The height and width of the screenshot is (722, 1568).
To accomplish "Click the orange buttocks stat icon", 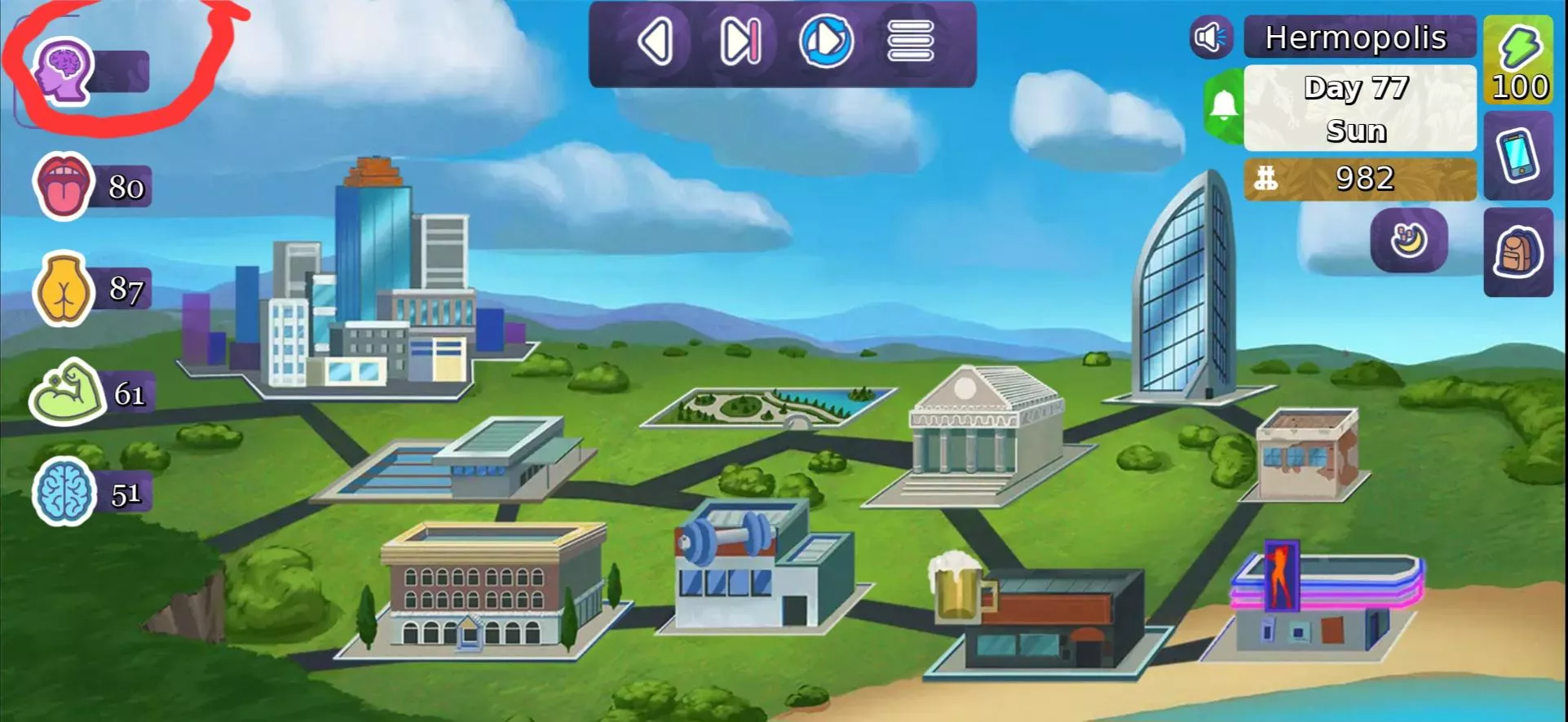I will [x=62, y=289].
